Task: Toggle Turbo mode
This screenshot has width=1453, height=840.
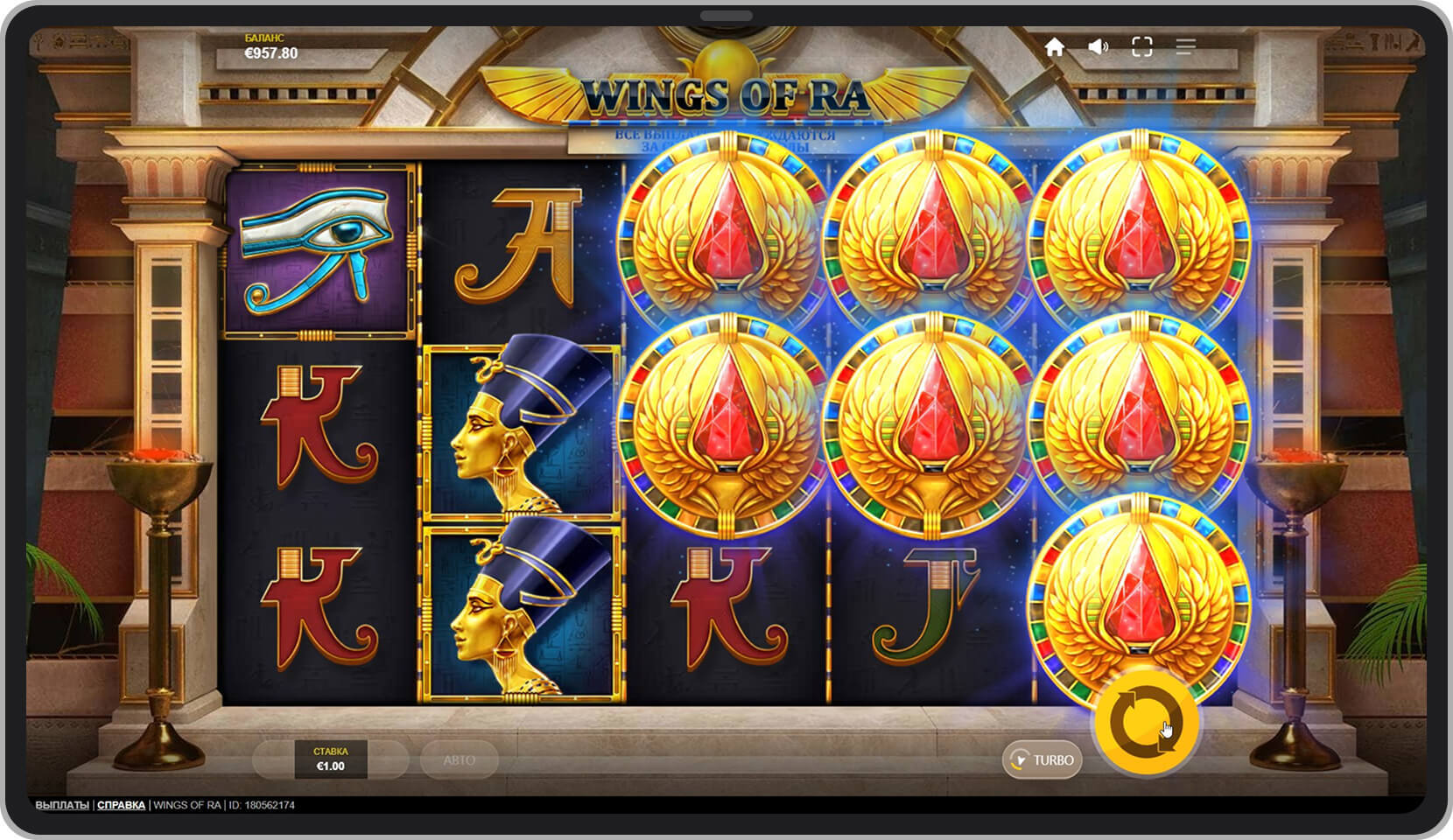Action: pyautogui.click(x=1042, y=759)
